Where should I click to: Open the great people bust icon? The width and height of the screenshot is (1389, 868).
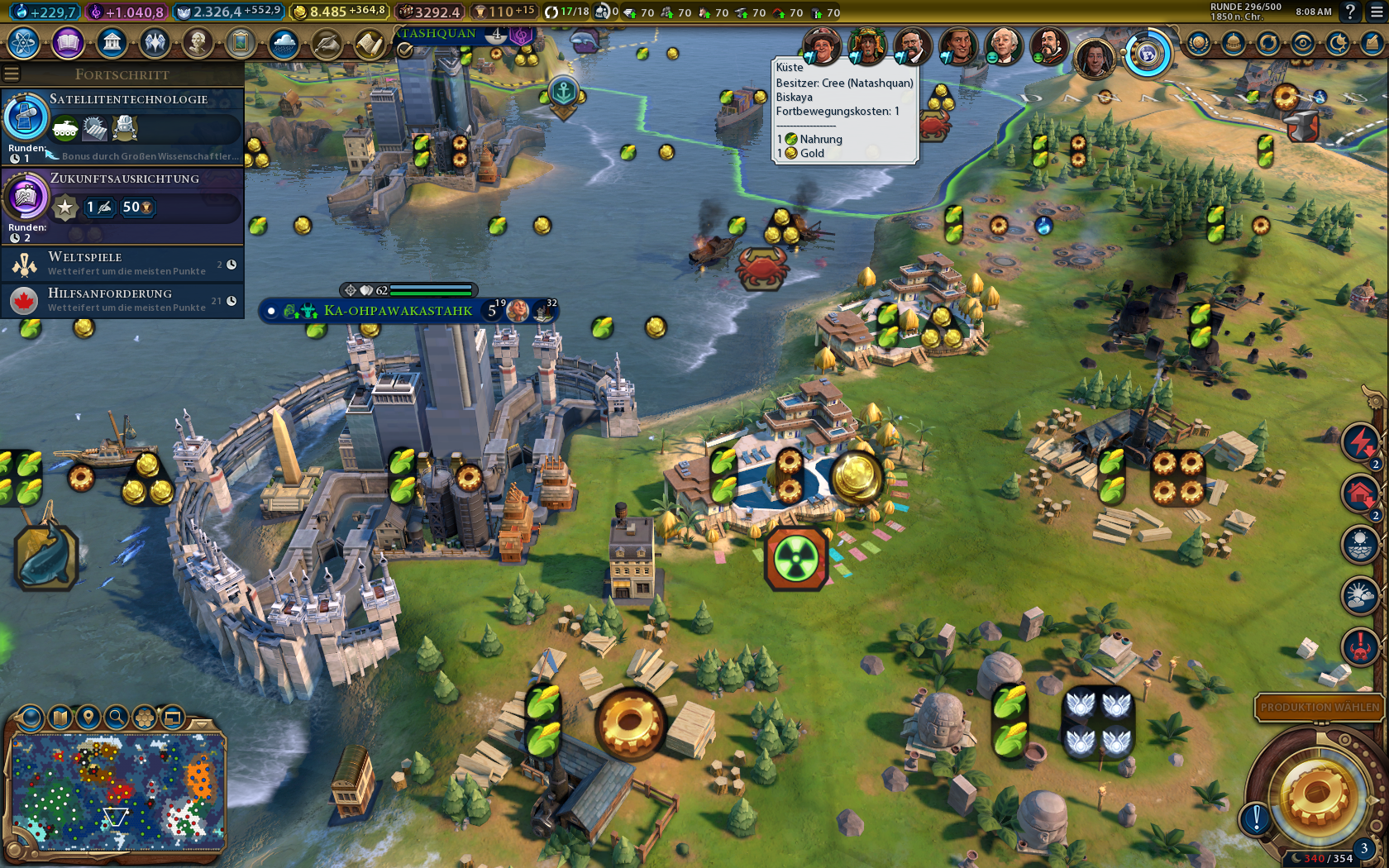pyautogui.click(x=197, y=42)
